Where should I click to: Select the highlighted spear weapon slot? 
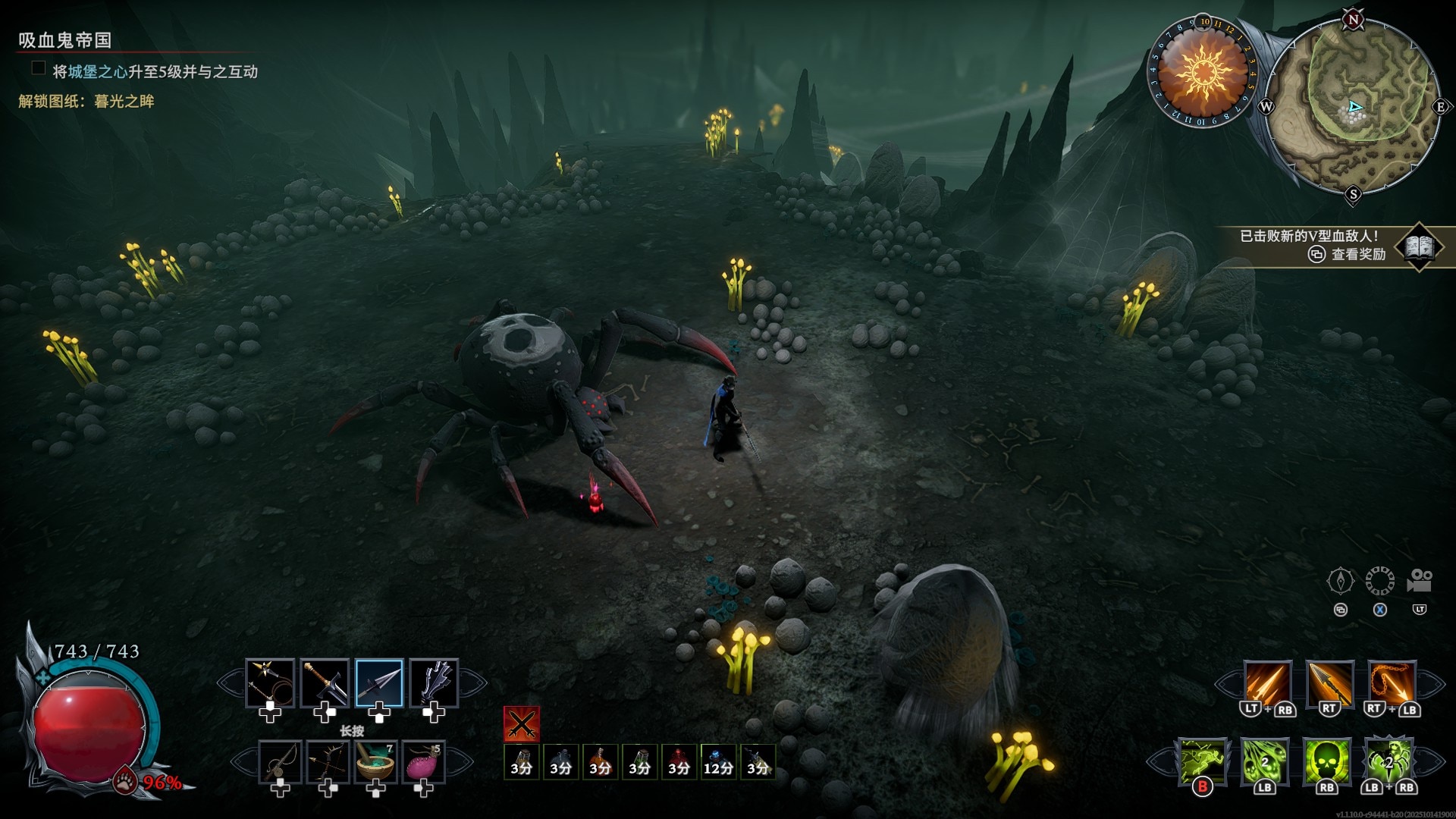(x=379, y=683)
